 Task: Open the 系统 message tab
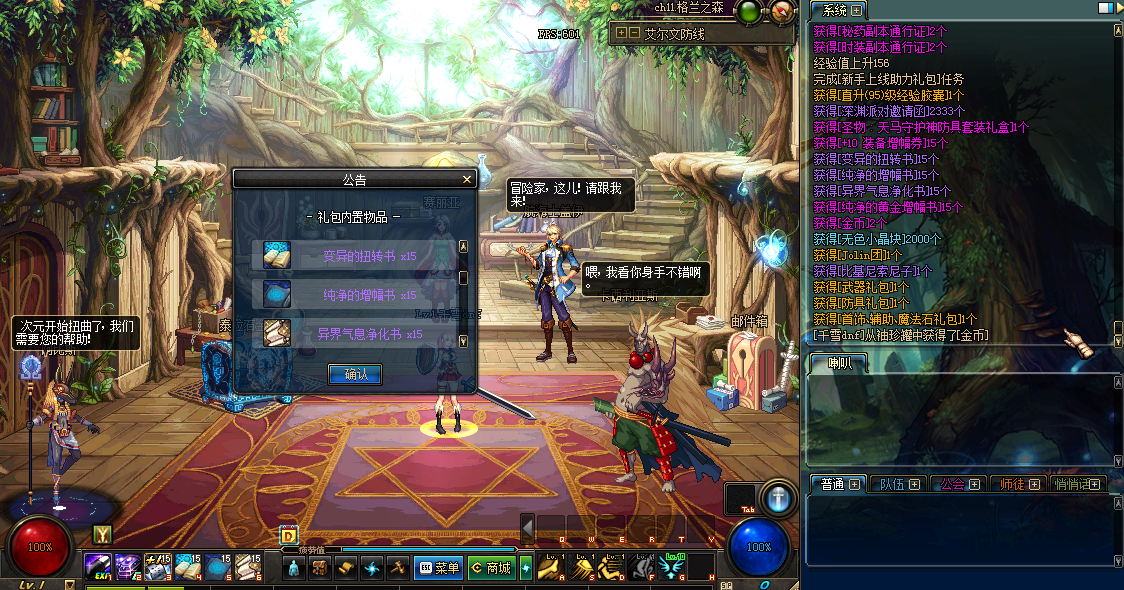[x=837, y=10]
